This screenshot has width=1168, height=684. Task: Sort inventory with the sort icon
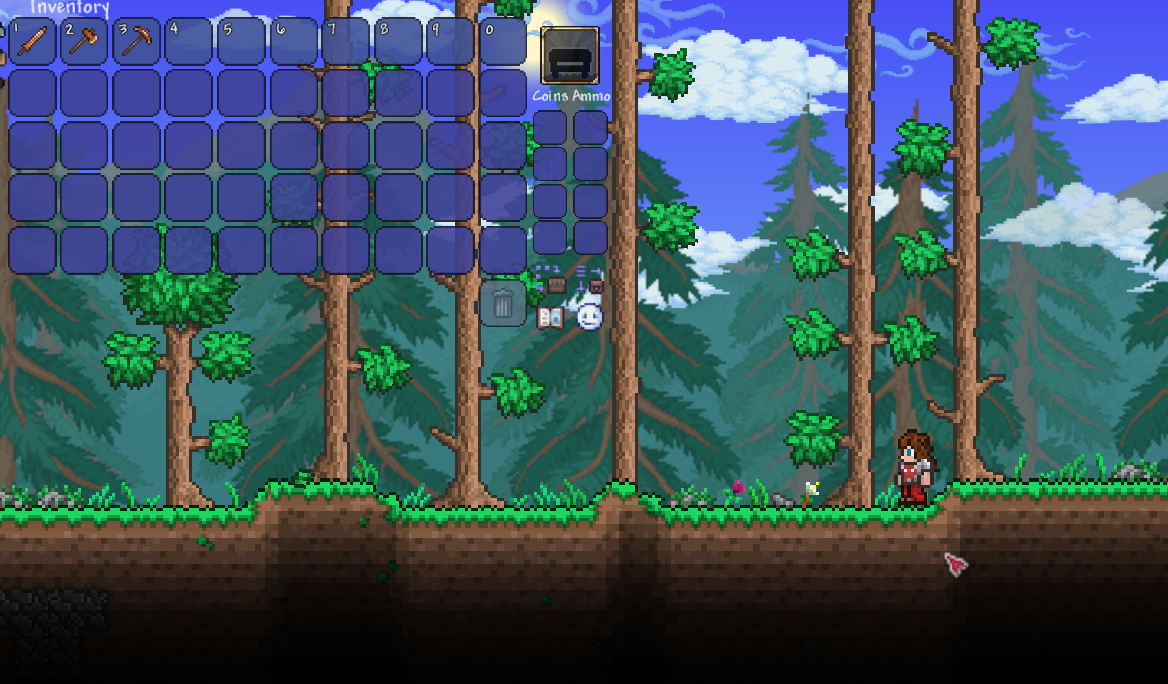click(x=590, y=279)
